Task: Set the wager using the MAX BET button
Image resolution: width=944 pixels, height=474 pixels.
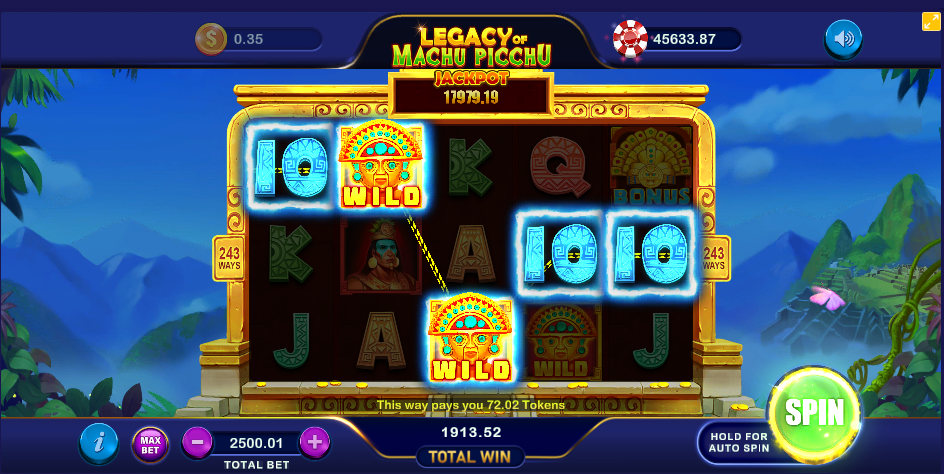Action: (150, 441)
